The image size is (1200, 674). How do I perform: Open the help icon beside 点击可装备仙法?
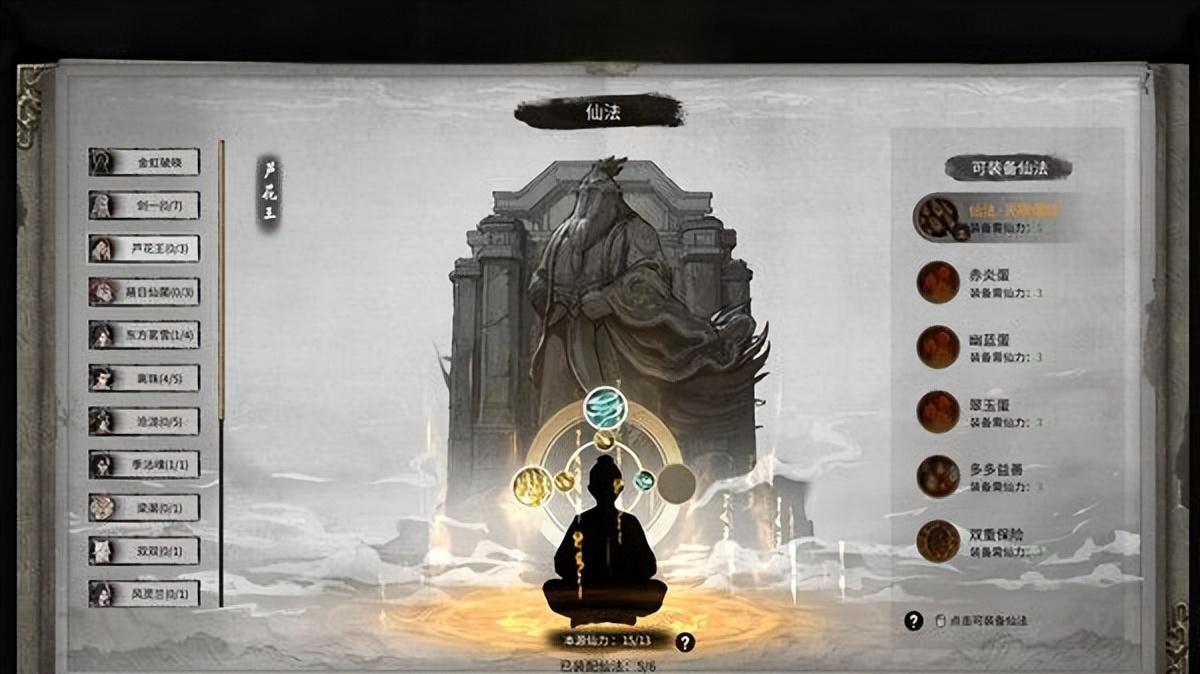tap(913, 621)
